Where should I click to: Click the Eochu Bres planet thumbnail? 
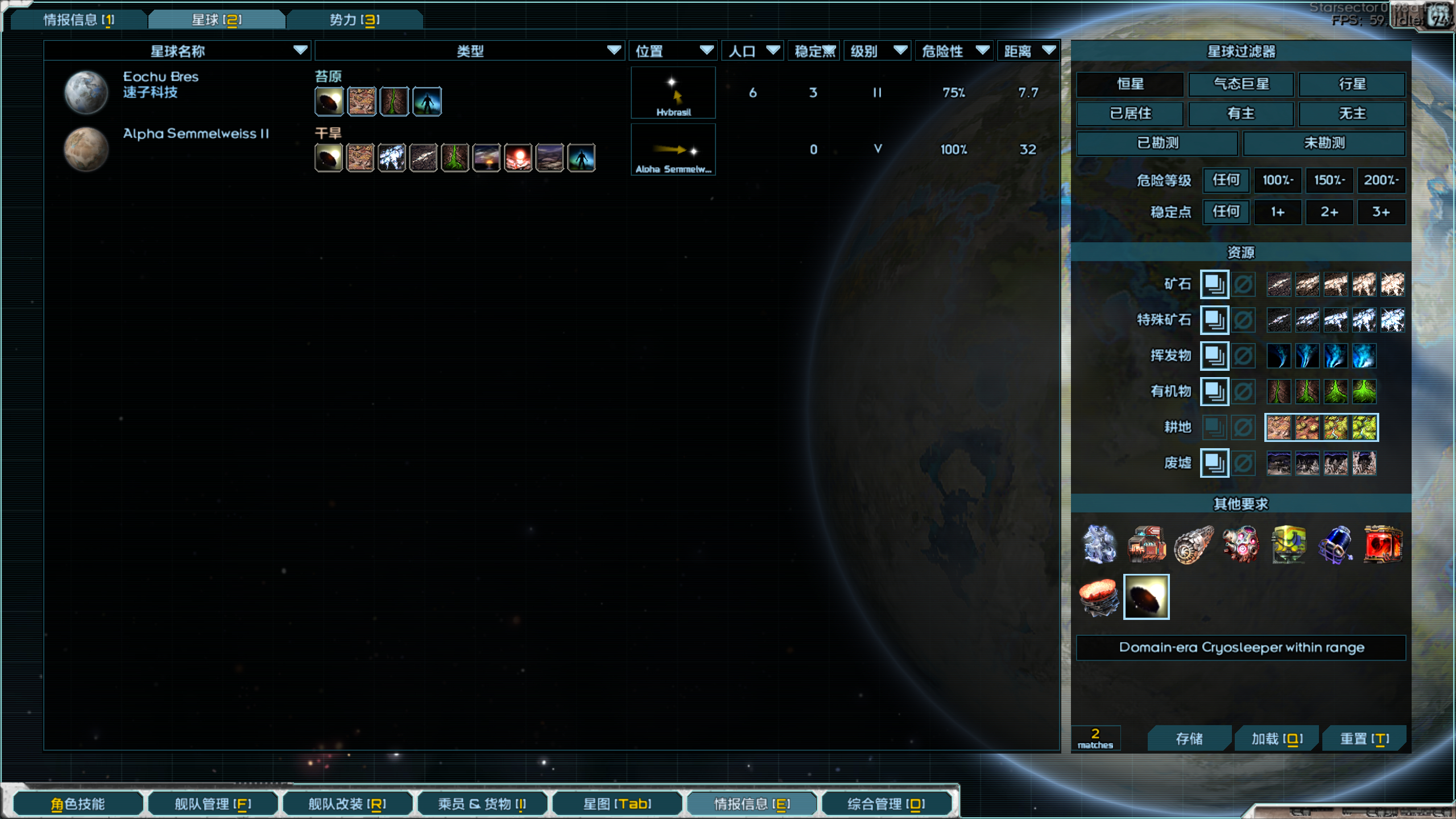click(x=86, y=91)
